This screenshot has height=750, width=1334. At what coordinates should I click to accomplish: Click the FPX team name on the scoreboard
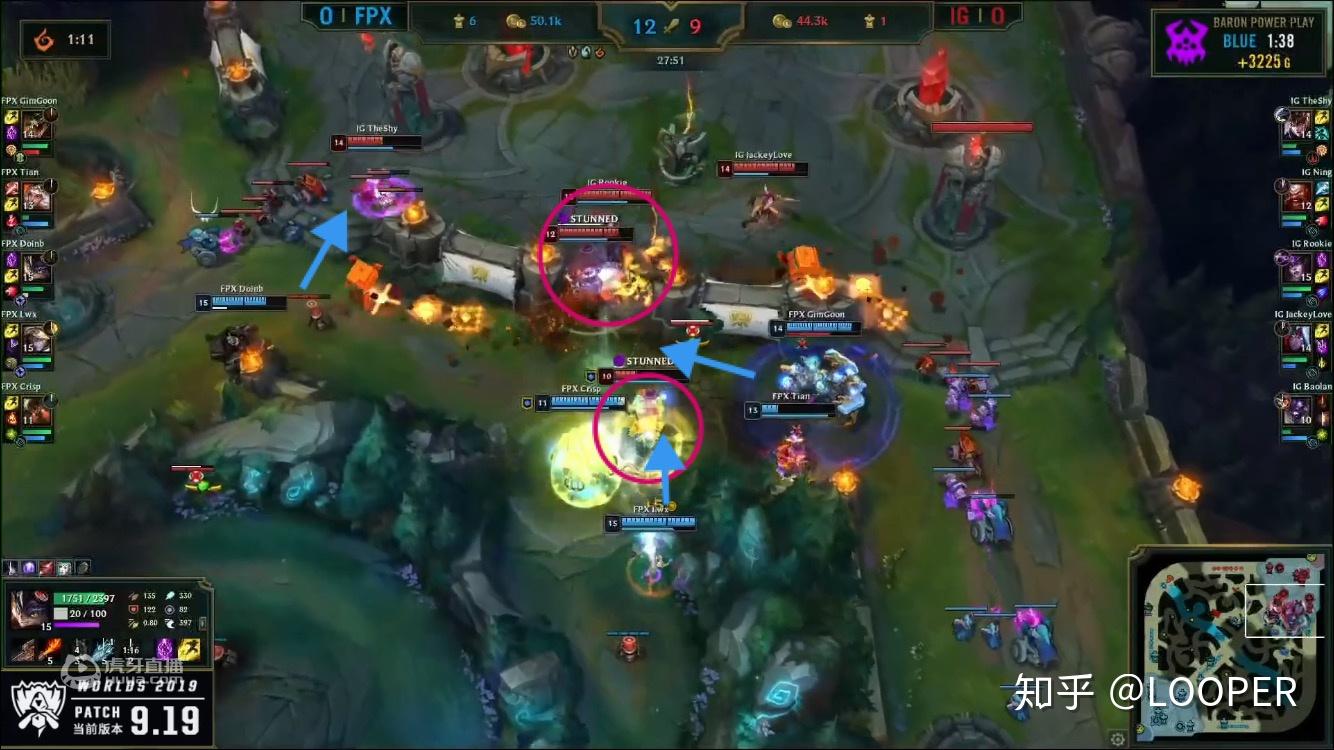[x=372, y=17]
